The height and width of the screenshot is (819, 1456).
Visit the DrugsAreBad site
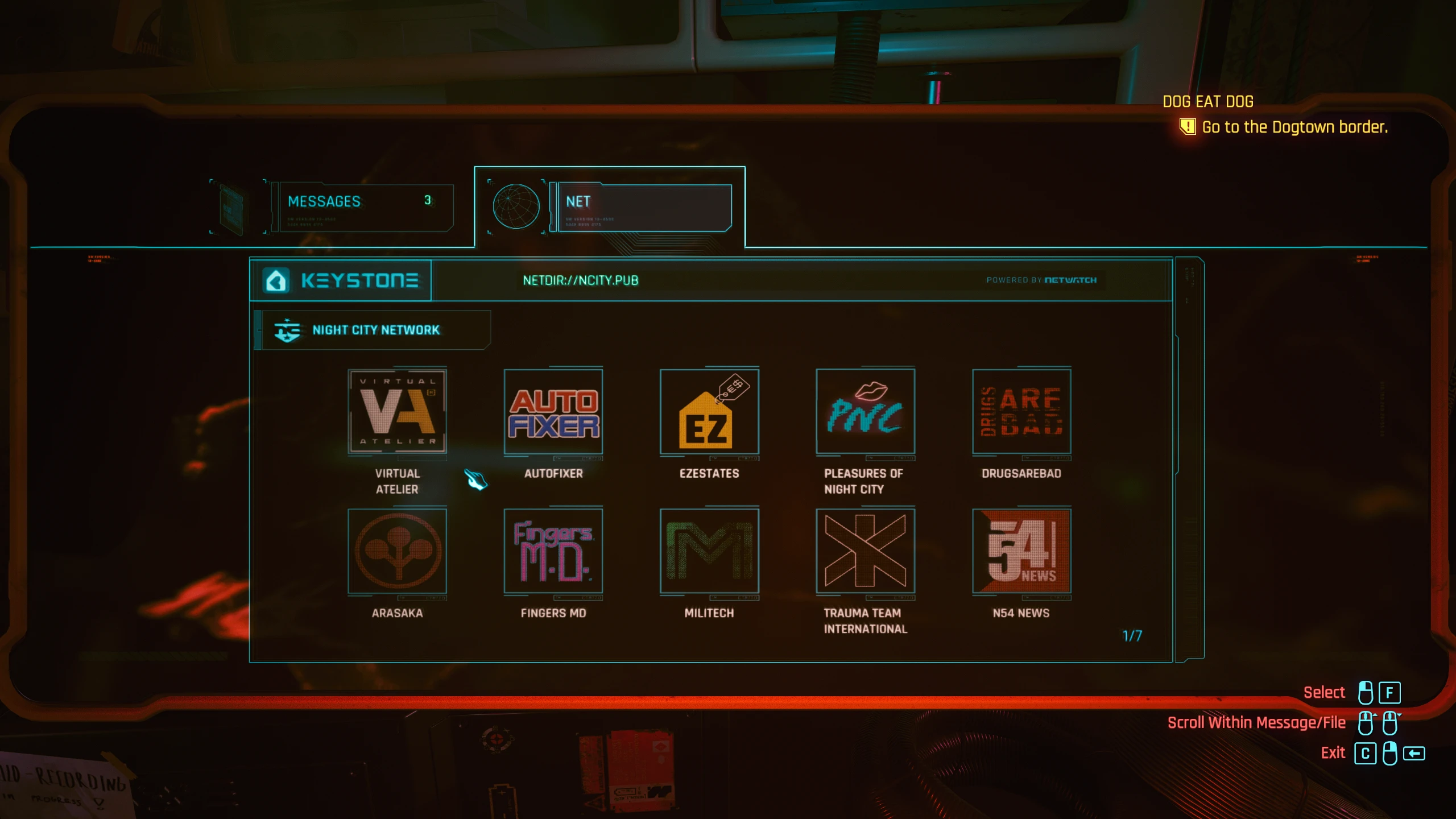click(x=1021, y=412)
